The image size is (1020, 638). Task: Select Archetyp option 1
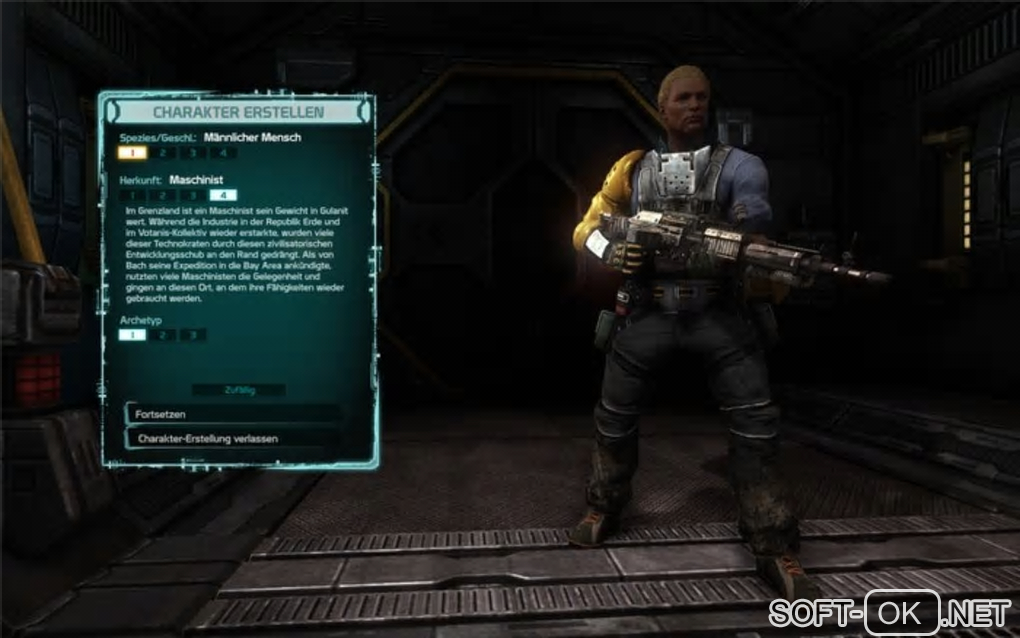132,335
